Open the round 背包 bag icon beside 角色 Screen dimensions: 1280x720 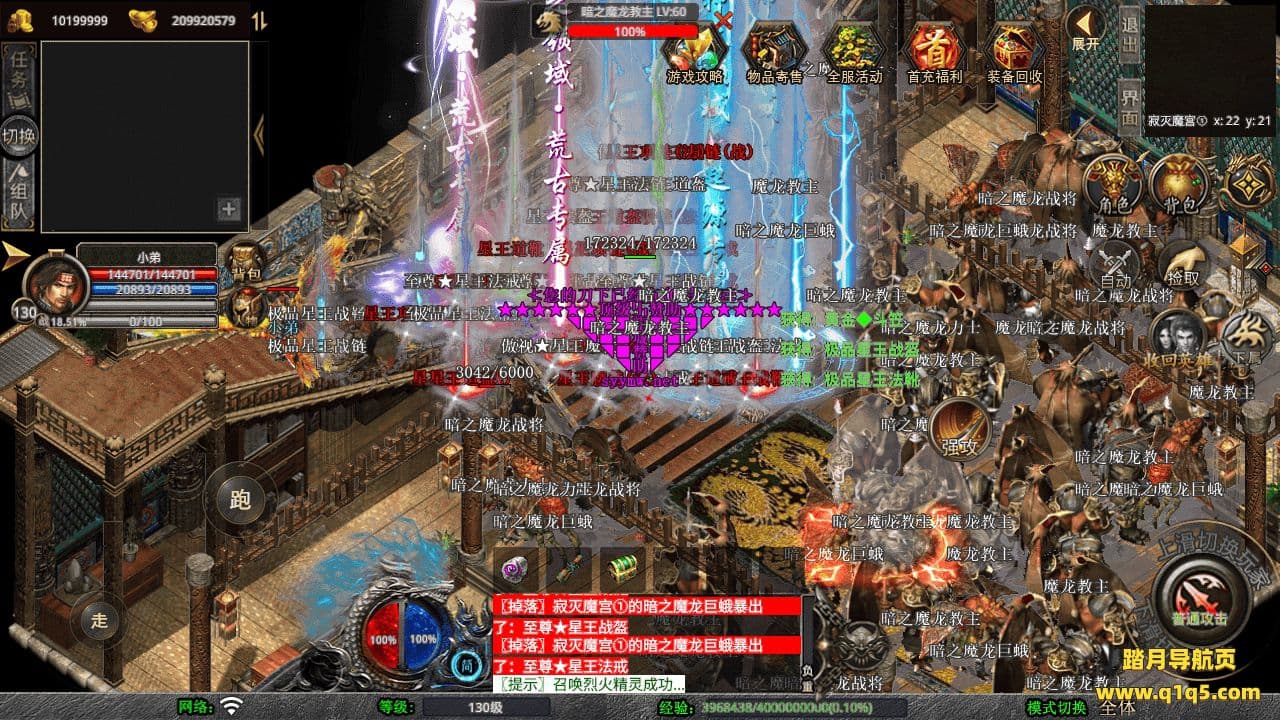1178,186
